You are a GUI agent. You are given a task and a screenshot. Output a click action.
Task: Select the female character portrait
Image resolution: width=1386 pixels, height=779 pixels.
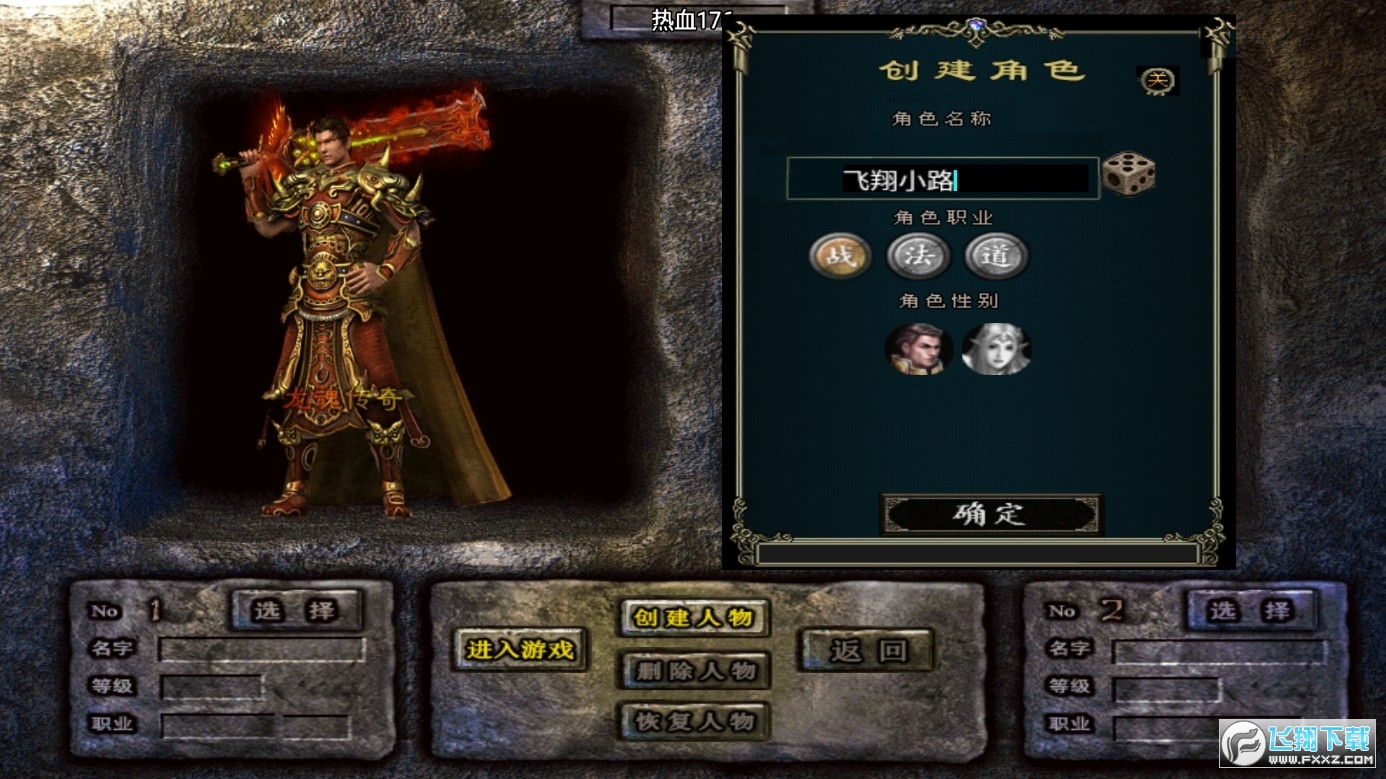click(996, 349)
